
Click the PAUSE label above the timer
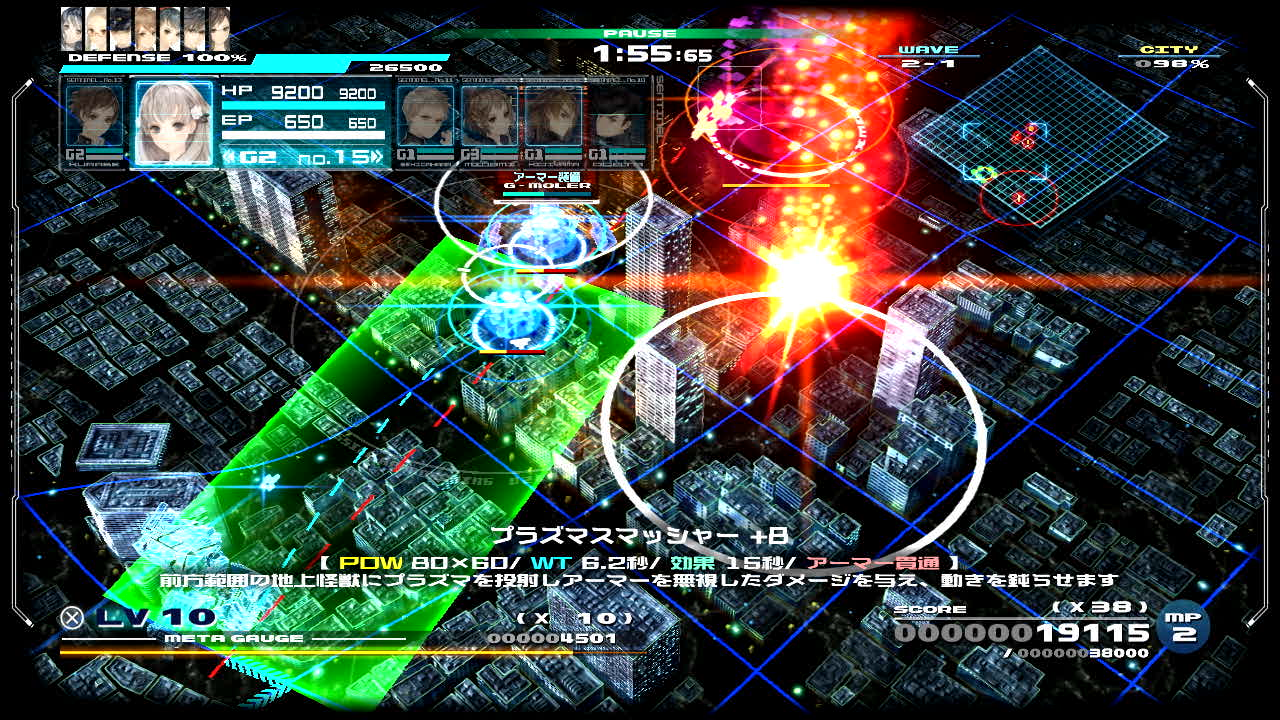click(640, 34)
